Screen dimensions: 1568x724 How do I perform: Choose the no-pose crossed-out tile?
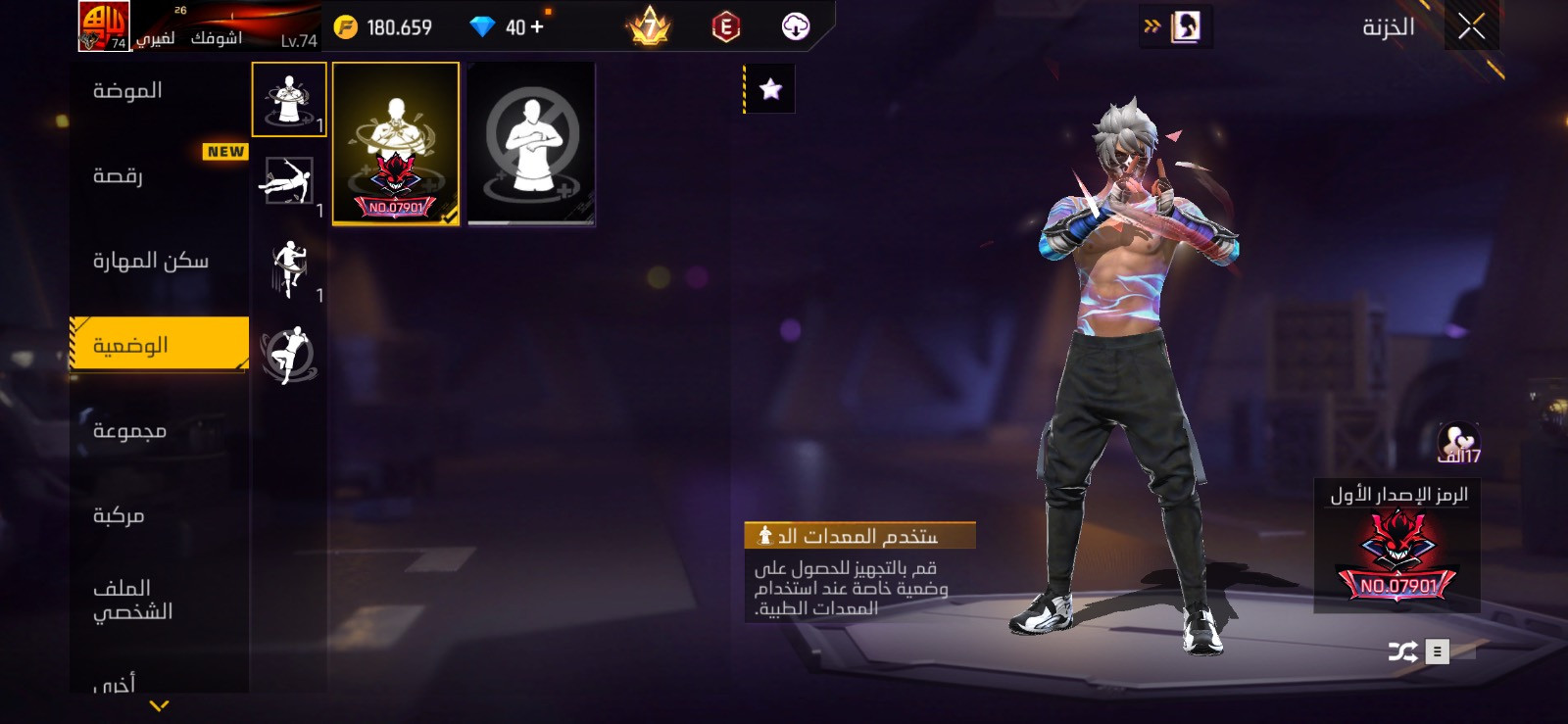(531, 144)
